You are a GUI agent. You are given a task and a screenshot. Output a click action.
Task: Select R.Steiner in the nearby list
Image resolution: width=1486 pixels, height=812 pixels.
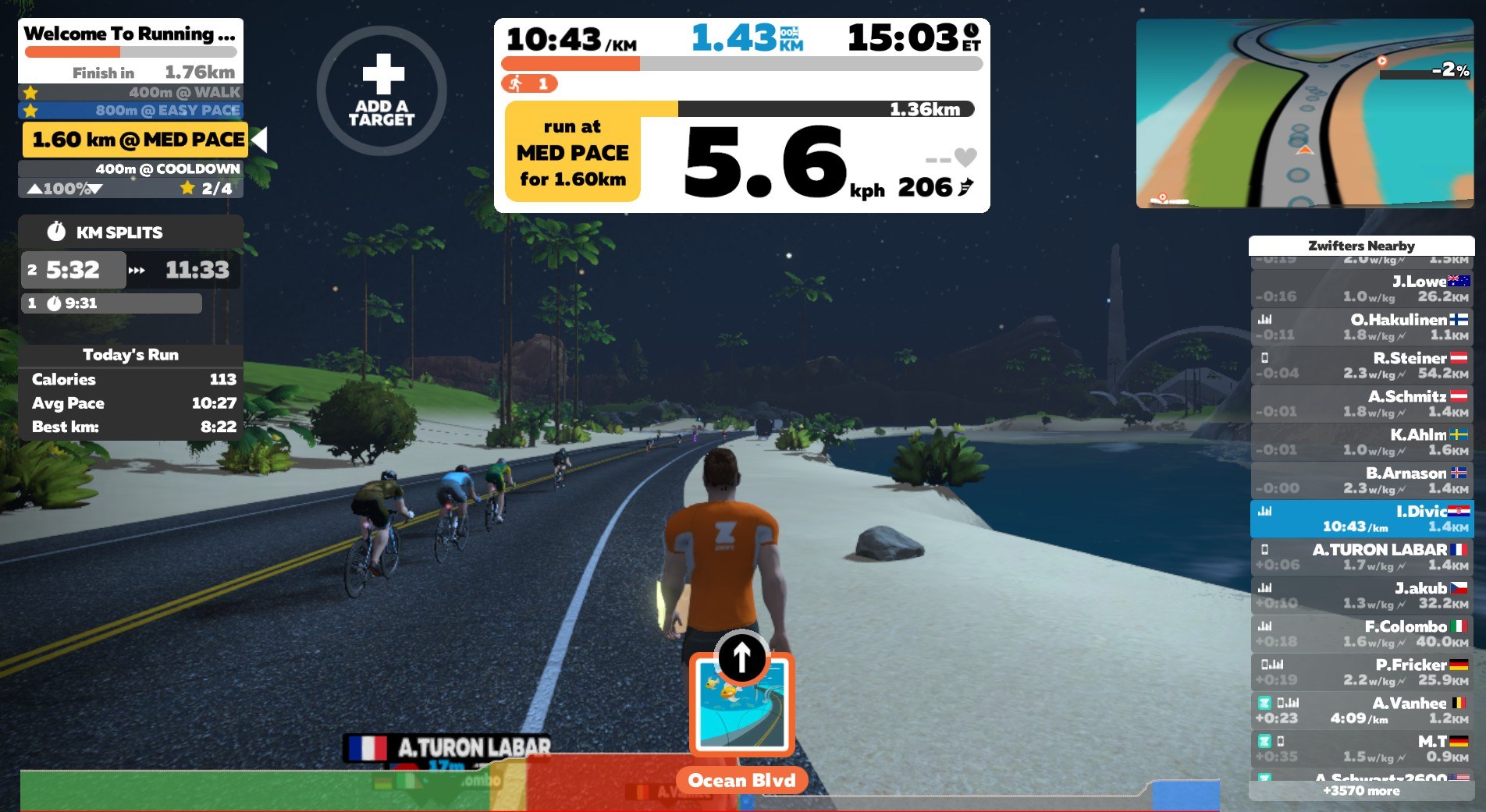(1362, 365)
